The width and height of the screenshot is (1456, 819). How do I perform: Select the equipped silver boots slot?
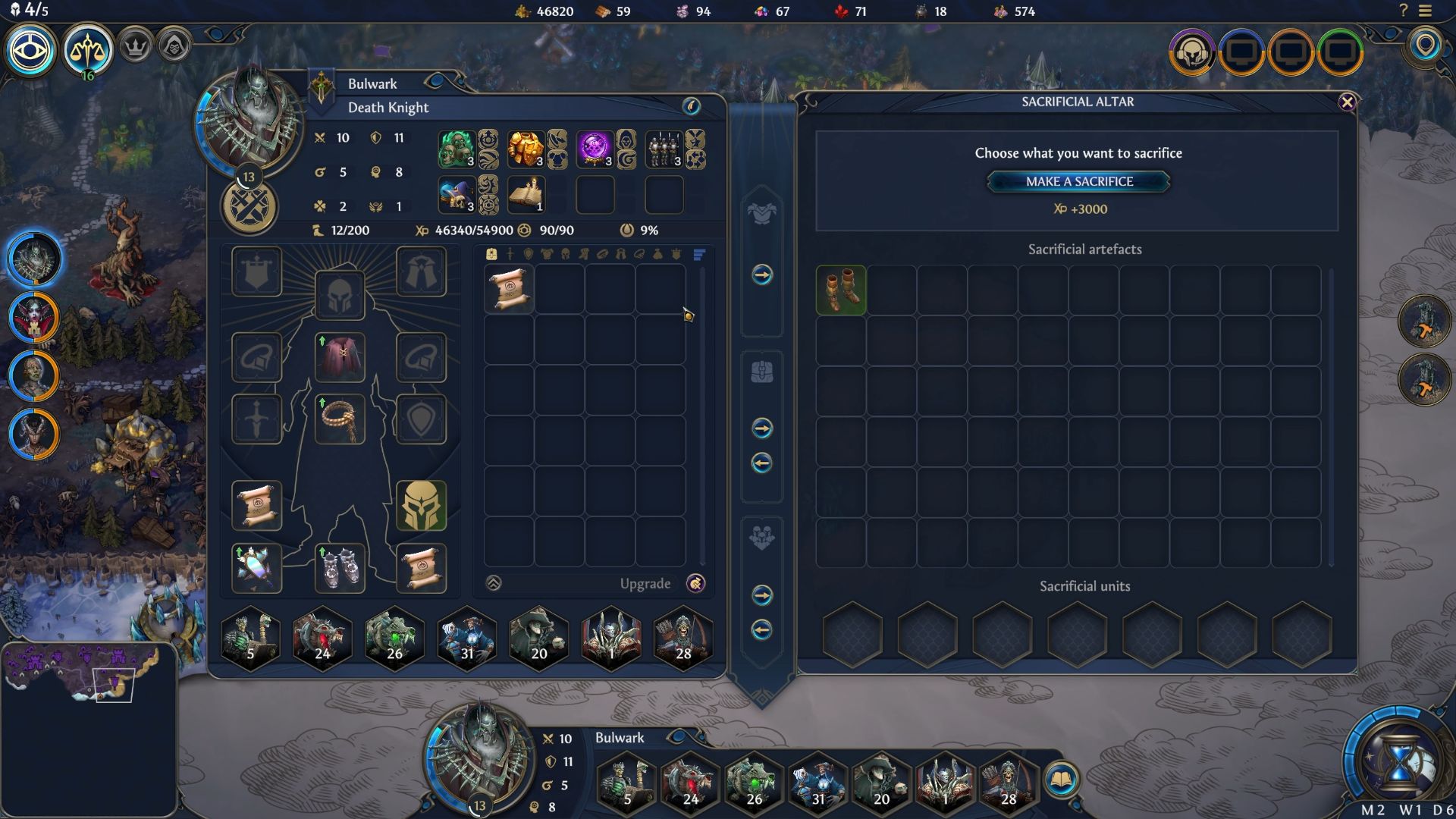click(x=340, y=568)
